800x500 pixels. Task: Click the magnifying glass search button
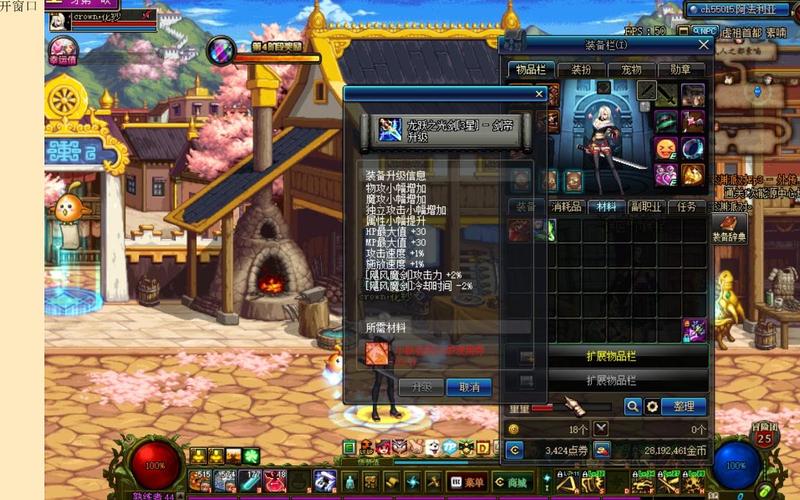(632, 406)
